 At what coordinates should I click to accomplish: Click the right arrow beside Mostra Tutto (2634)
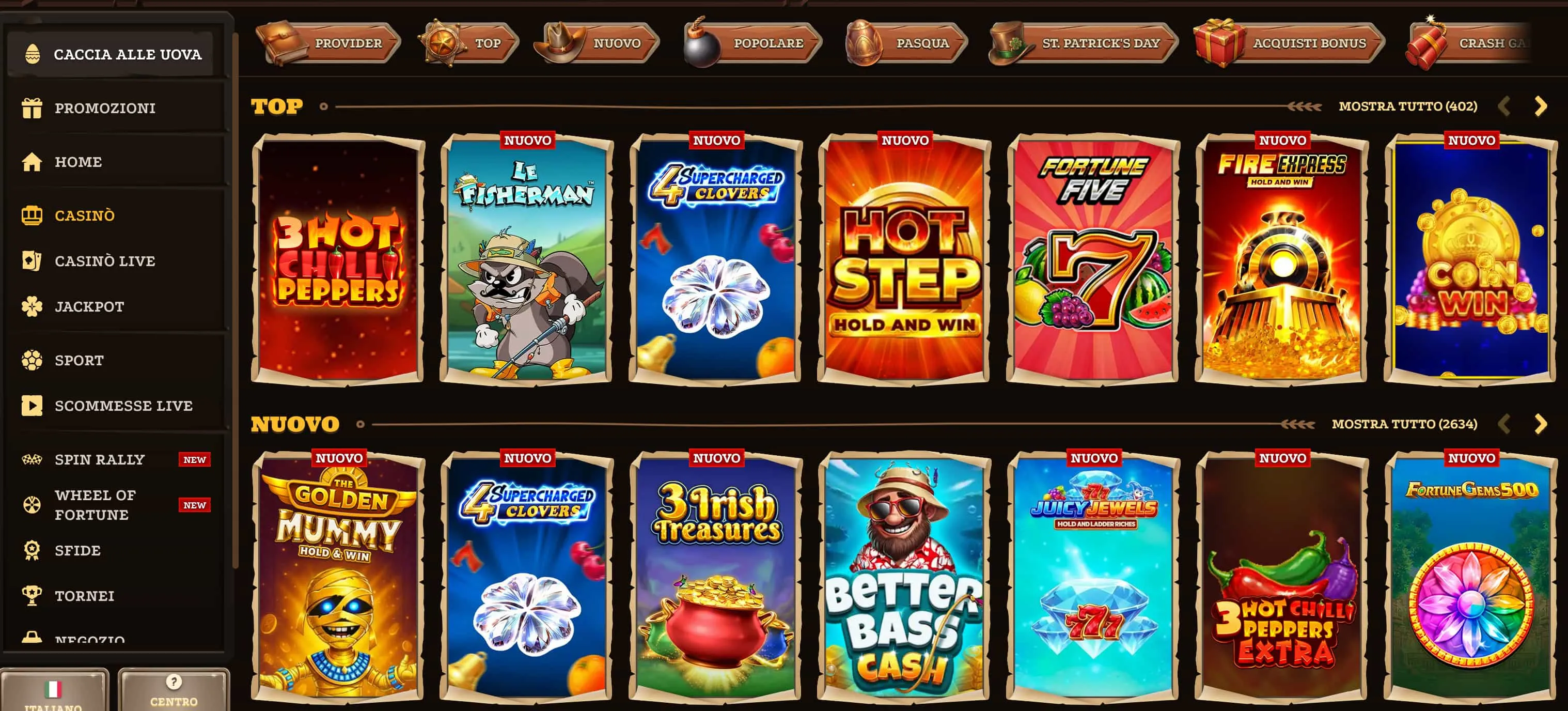click(1542, 423)
